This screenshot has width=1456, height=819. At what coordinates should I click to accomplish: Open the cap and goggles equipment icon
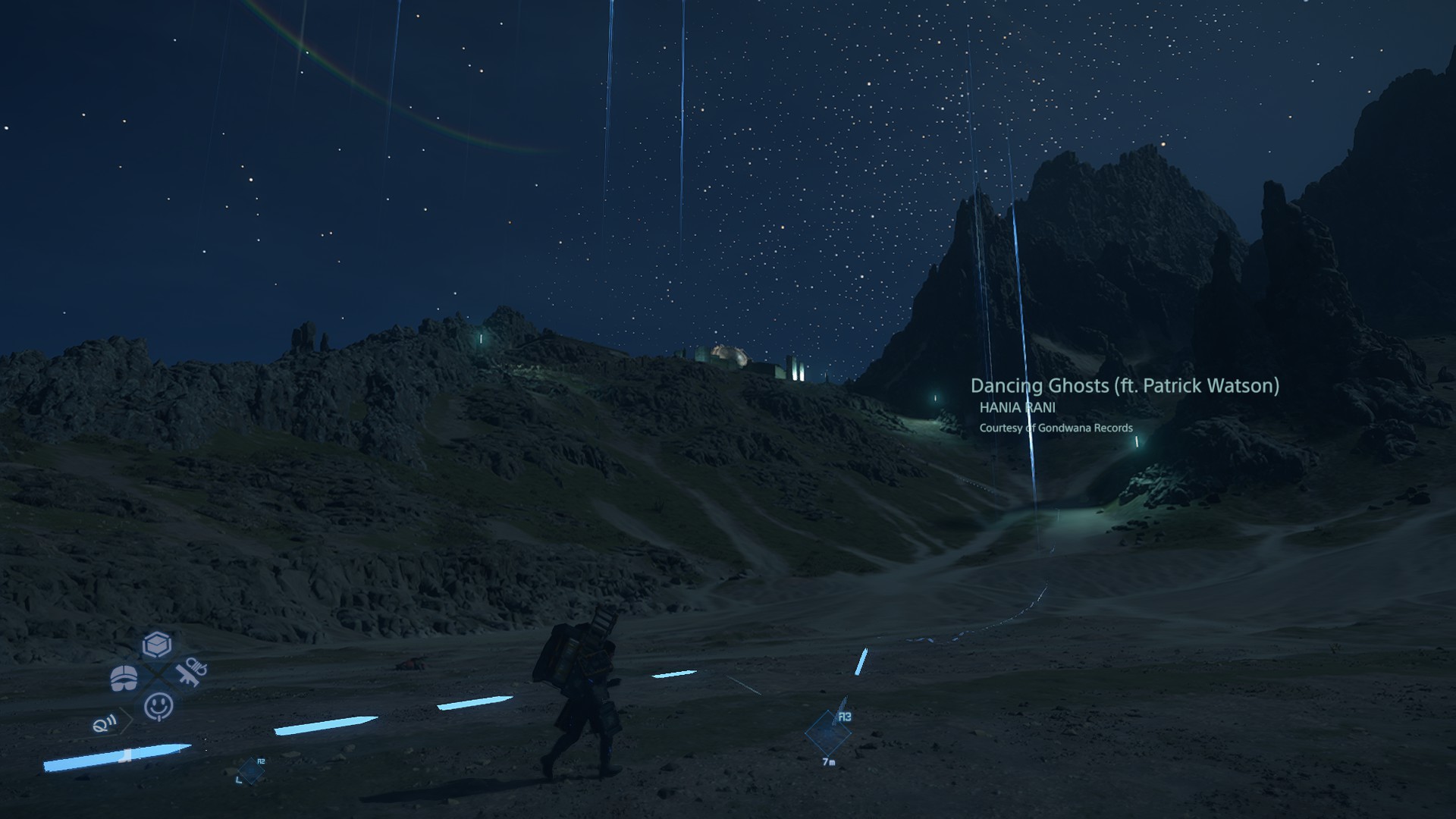click(x=124, y=678)
